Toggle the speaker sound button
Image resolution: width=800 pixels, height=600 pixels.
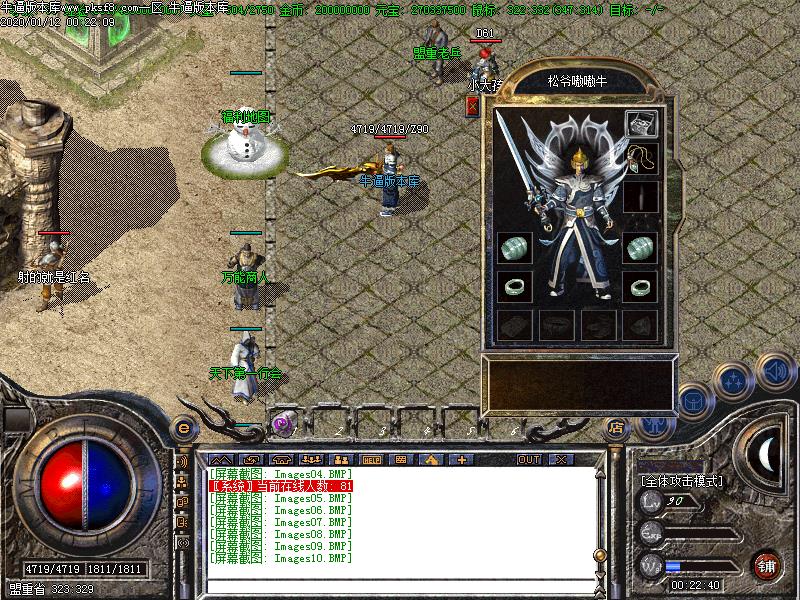[x=775, y=371]
